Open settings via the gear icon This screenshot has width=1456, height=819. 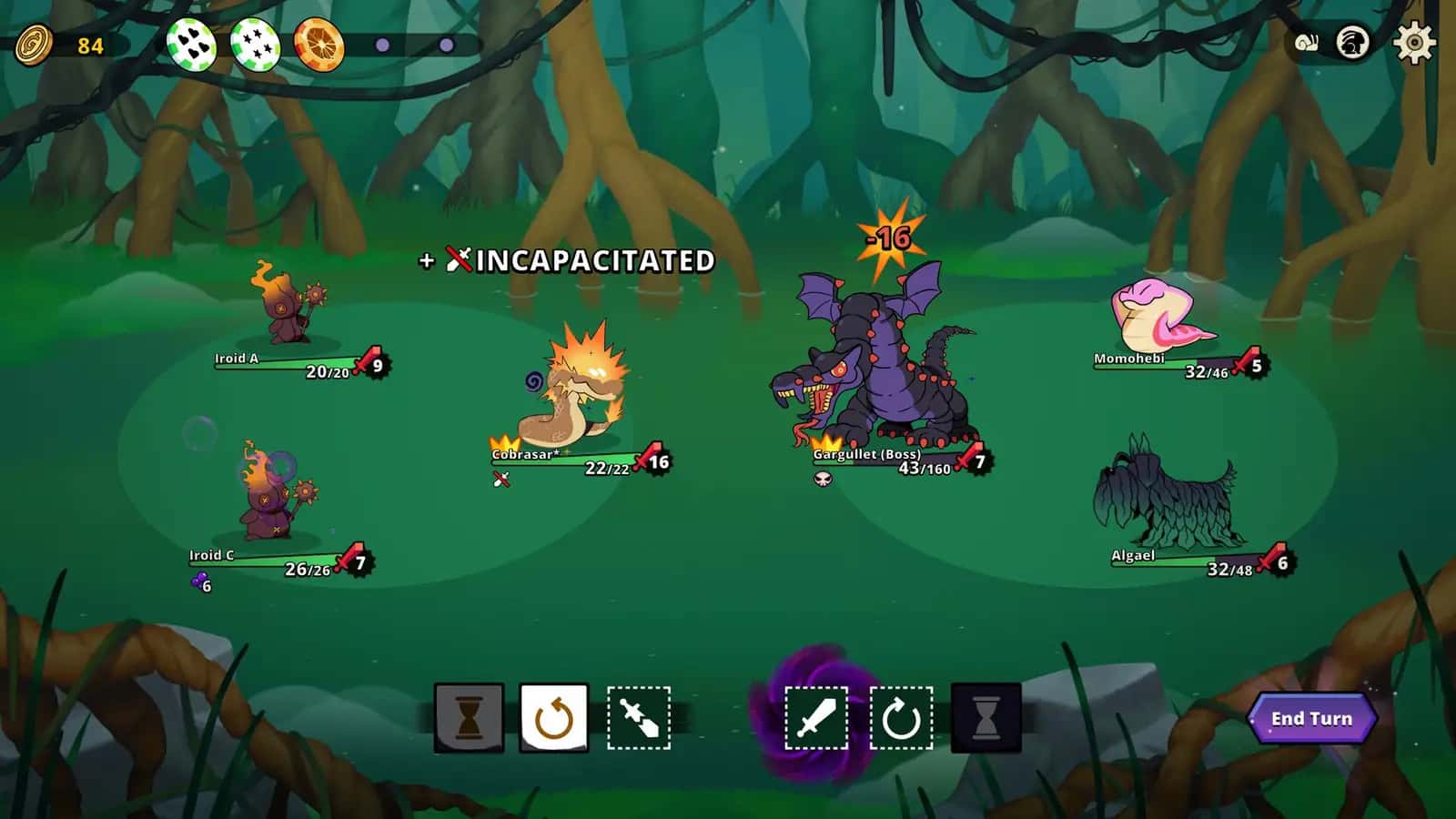tap(1414, 43)
